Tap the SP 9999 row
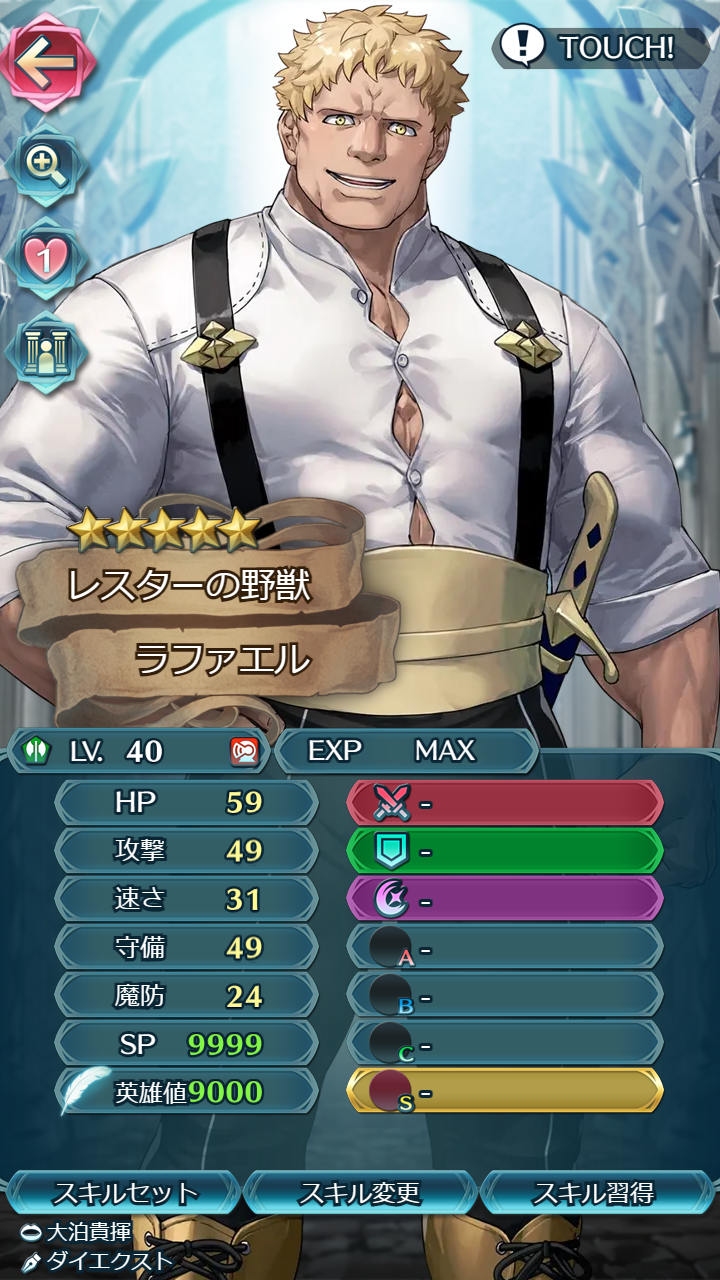The image size is (720, 1280). point(187,1044)
